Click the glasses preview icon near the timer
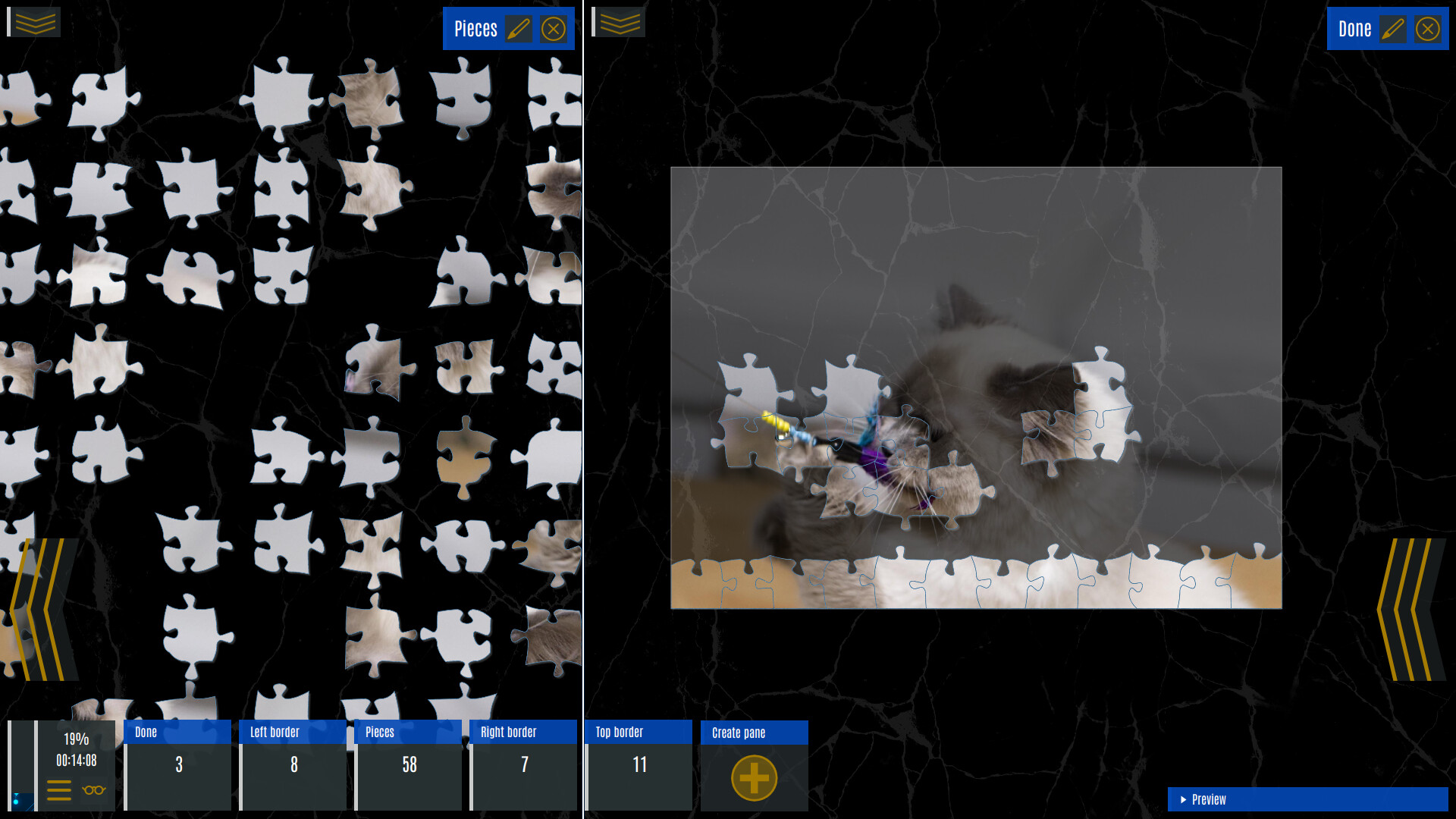 tap(93, 791)
